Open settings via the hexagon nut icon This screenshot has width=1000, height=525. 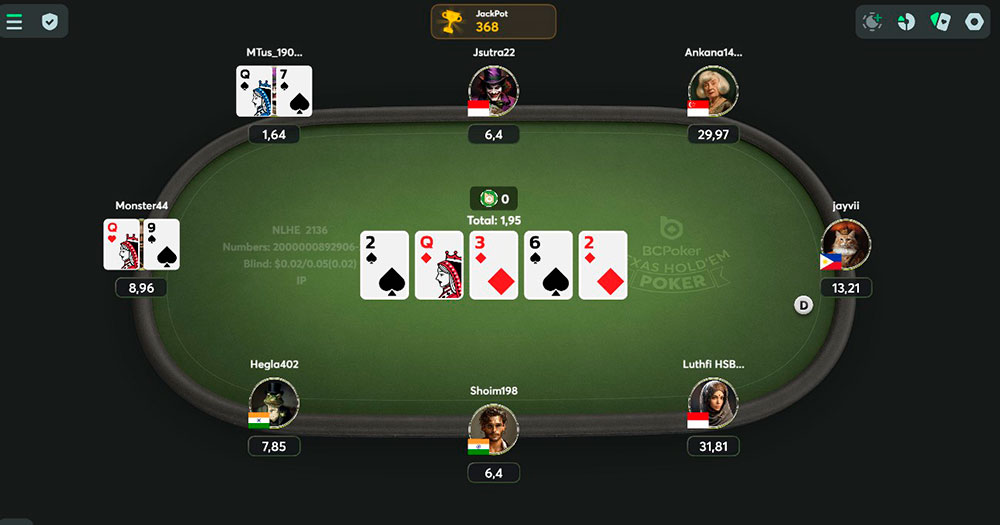974,21
